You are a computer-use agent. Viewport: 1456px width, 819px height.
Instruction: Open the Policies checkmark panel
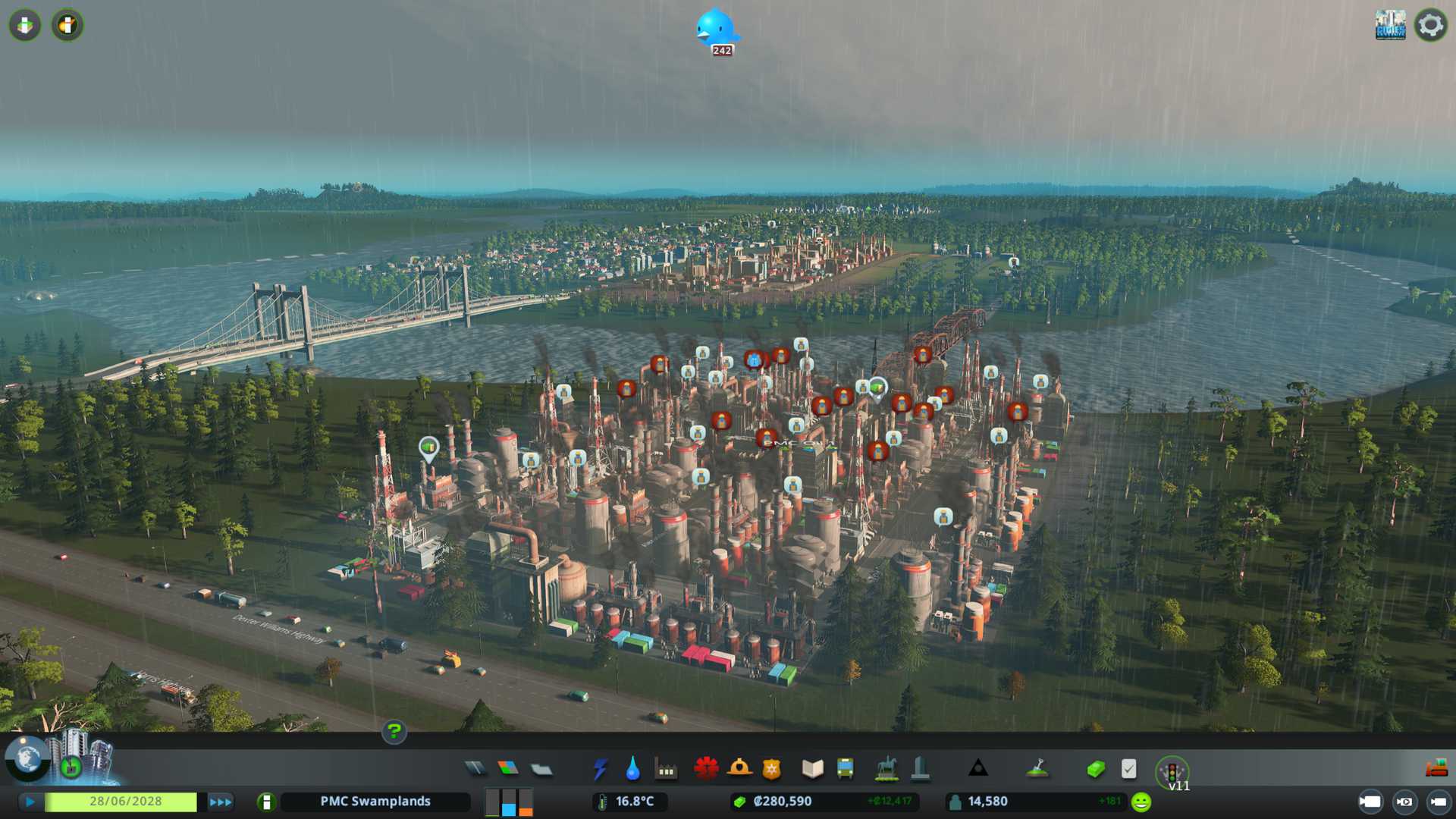1128,769
